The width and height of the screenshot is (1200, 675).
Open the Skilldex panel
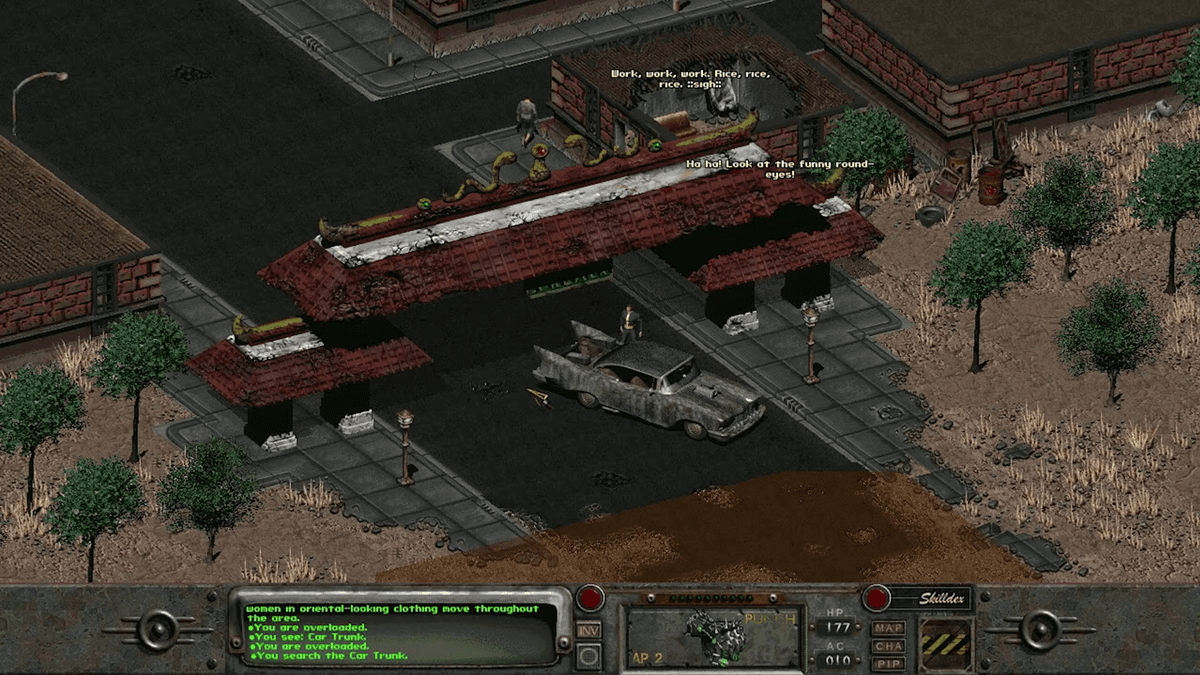944,599
